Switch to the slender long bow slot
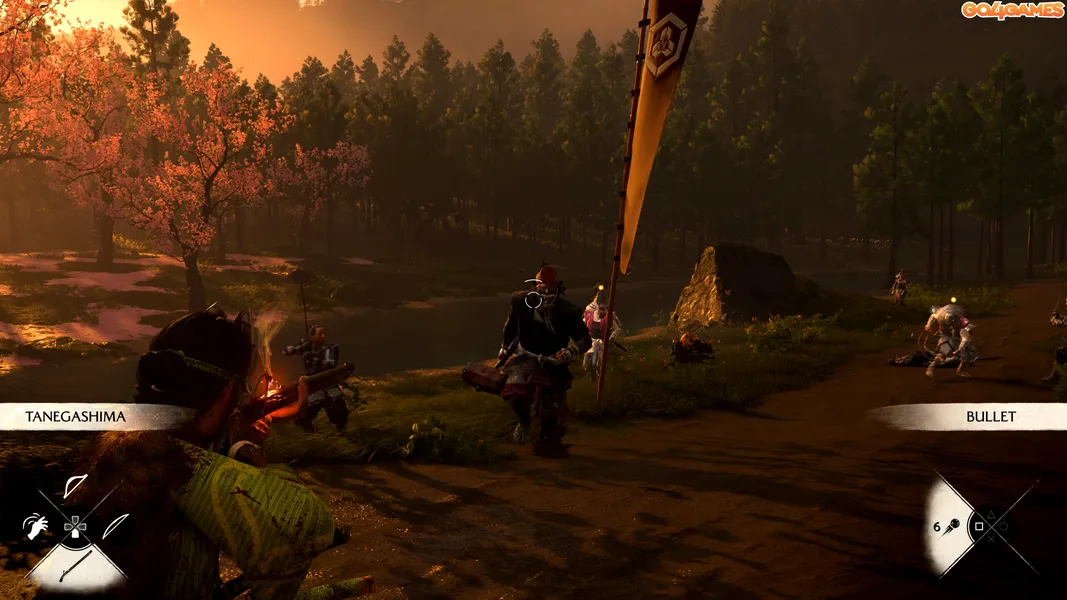 click(x=116, y=525)
